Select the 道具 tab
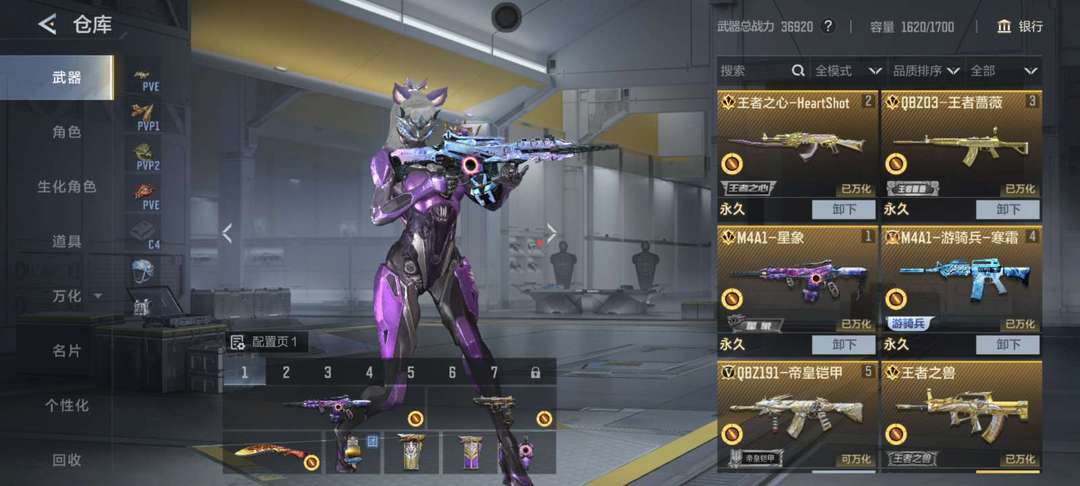The image size is (1080, 486). point(66,241)
